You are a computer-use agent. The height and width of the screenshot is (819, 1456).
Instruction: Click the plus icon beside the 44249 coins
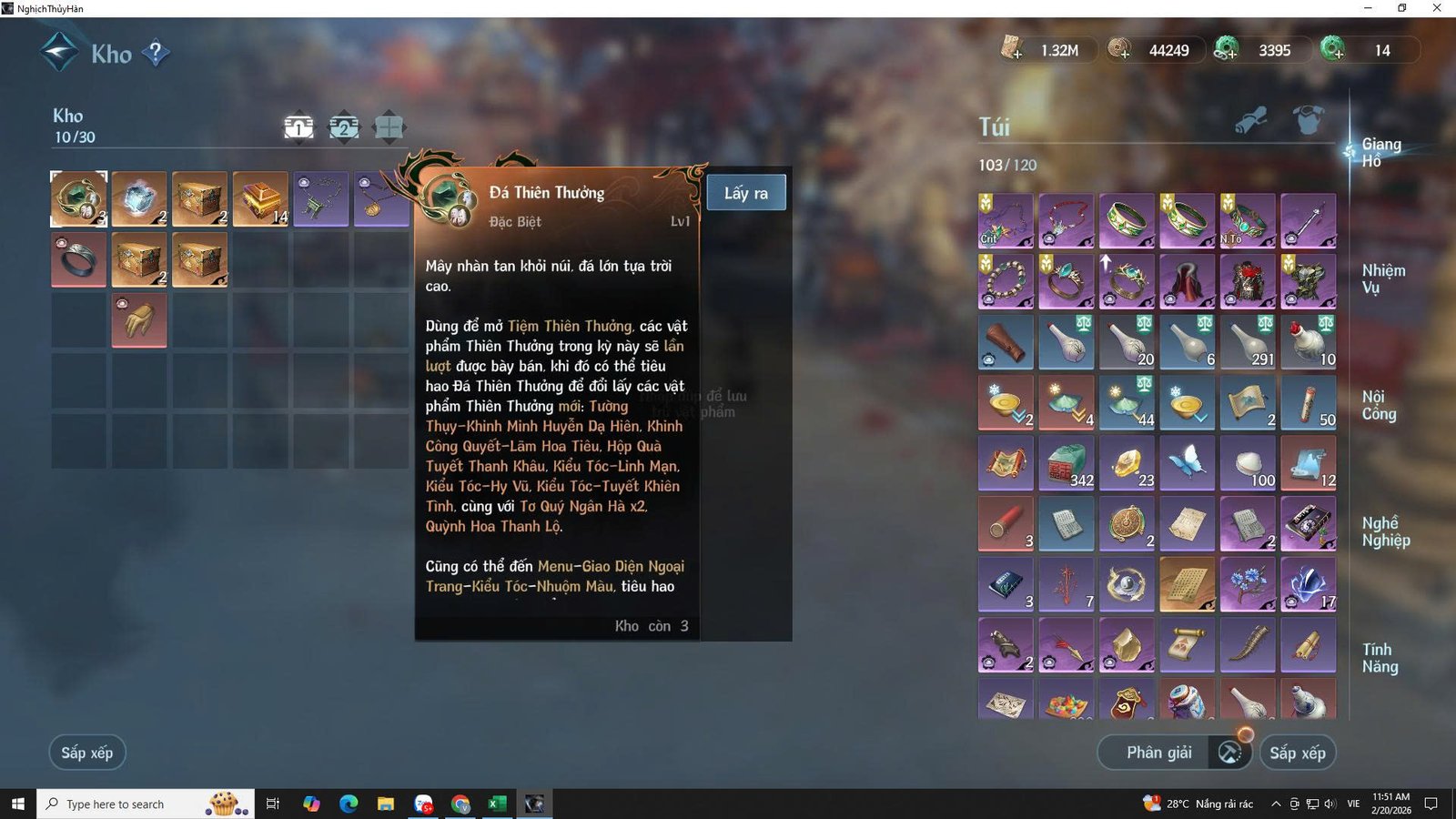(1127, 56)
